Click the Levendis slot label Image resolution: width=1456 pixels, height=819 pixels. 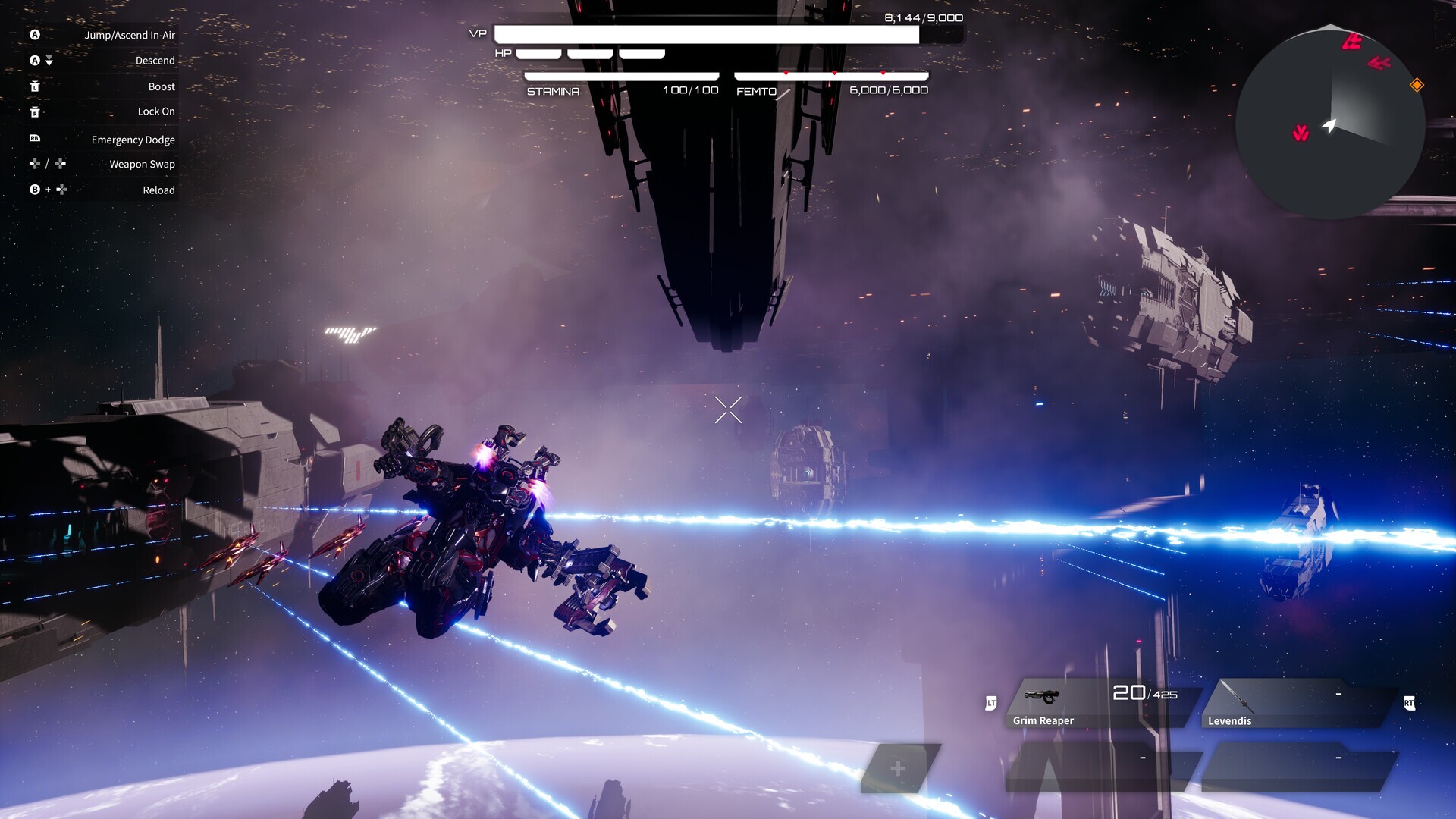(x=1228, y=720)
